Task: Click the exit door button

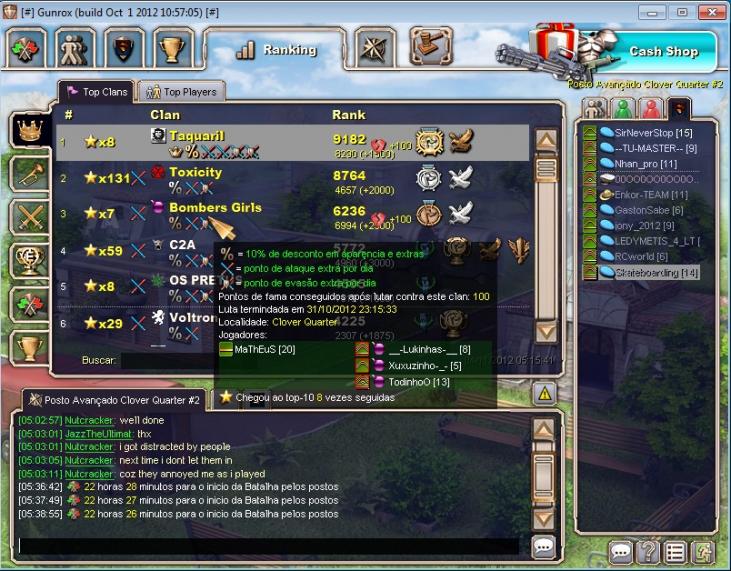Action: (703, 551)
